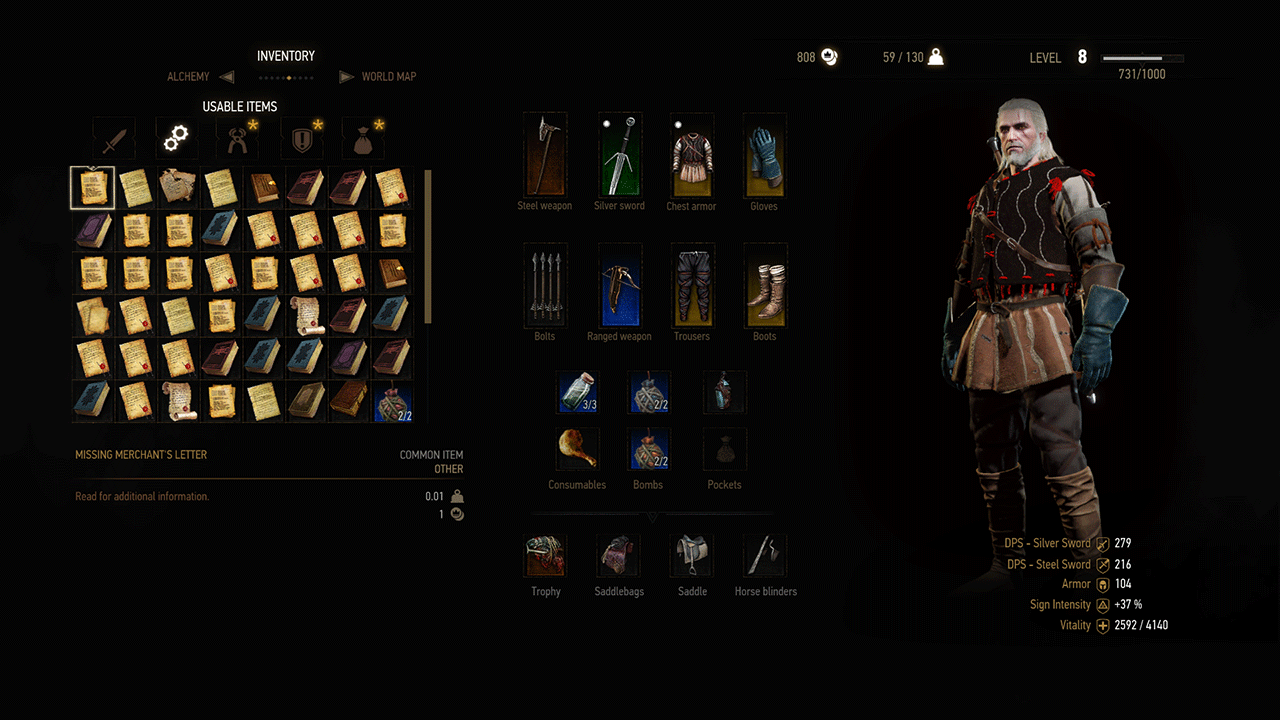Select the Silver sword equipment slot
The image size is (1280, 720).
619,155
